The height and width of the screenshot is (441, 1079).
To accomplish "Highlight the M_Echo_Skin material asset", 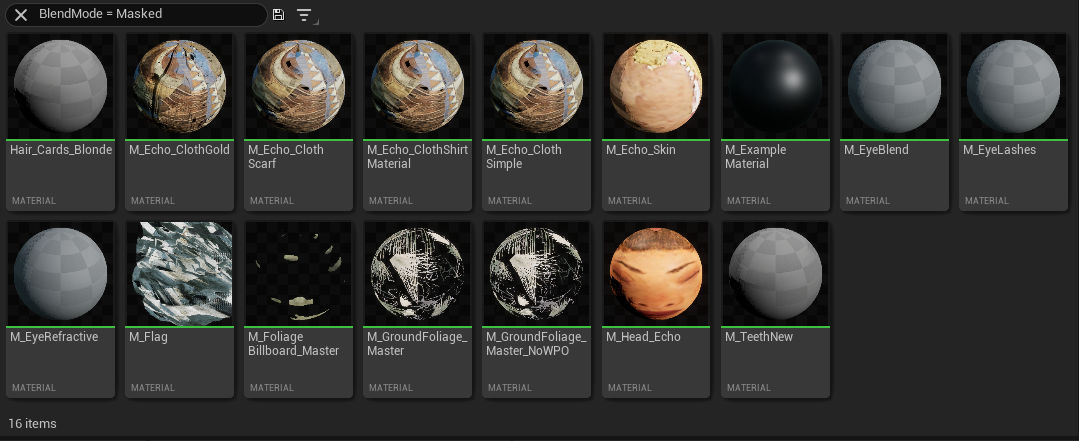I will click(x=656, y=87).
